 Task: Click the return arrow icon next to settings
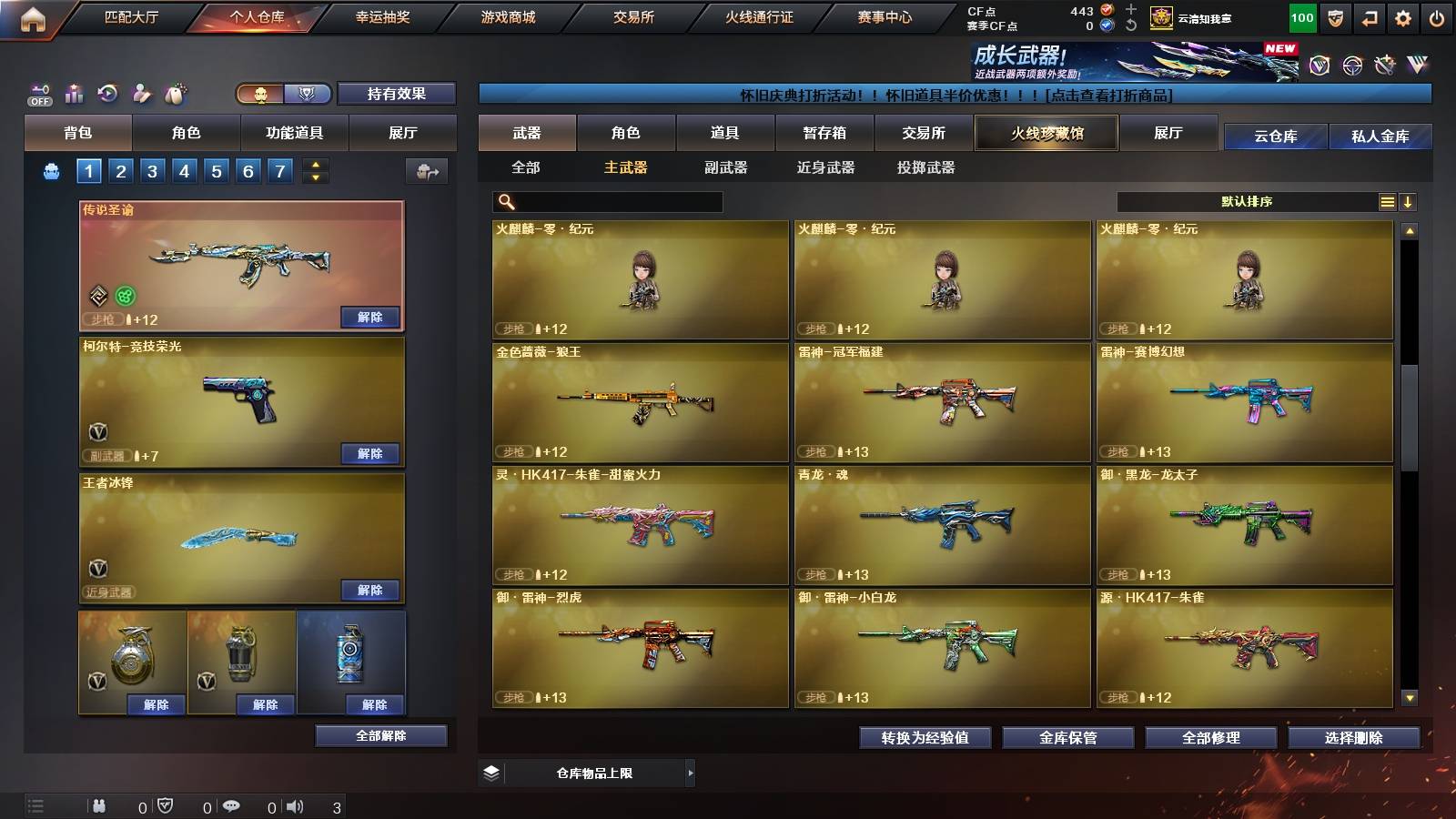coord(1369,15)
